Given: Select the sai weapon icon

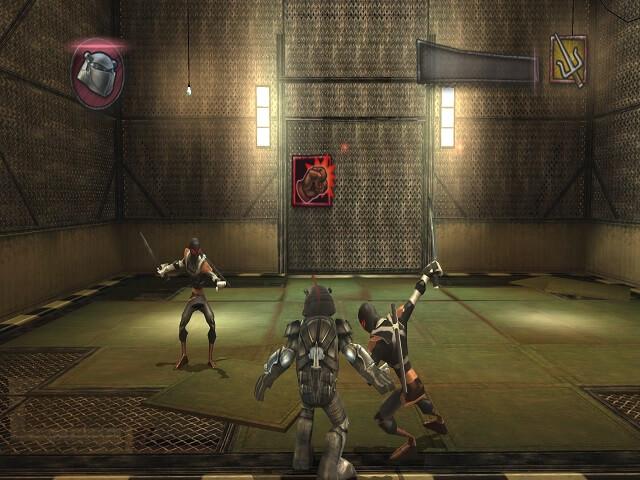Looking at the screenshot, I should [568, 59].
